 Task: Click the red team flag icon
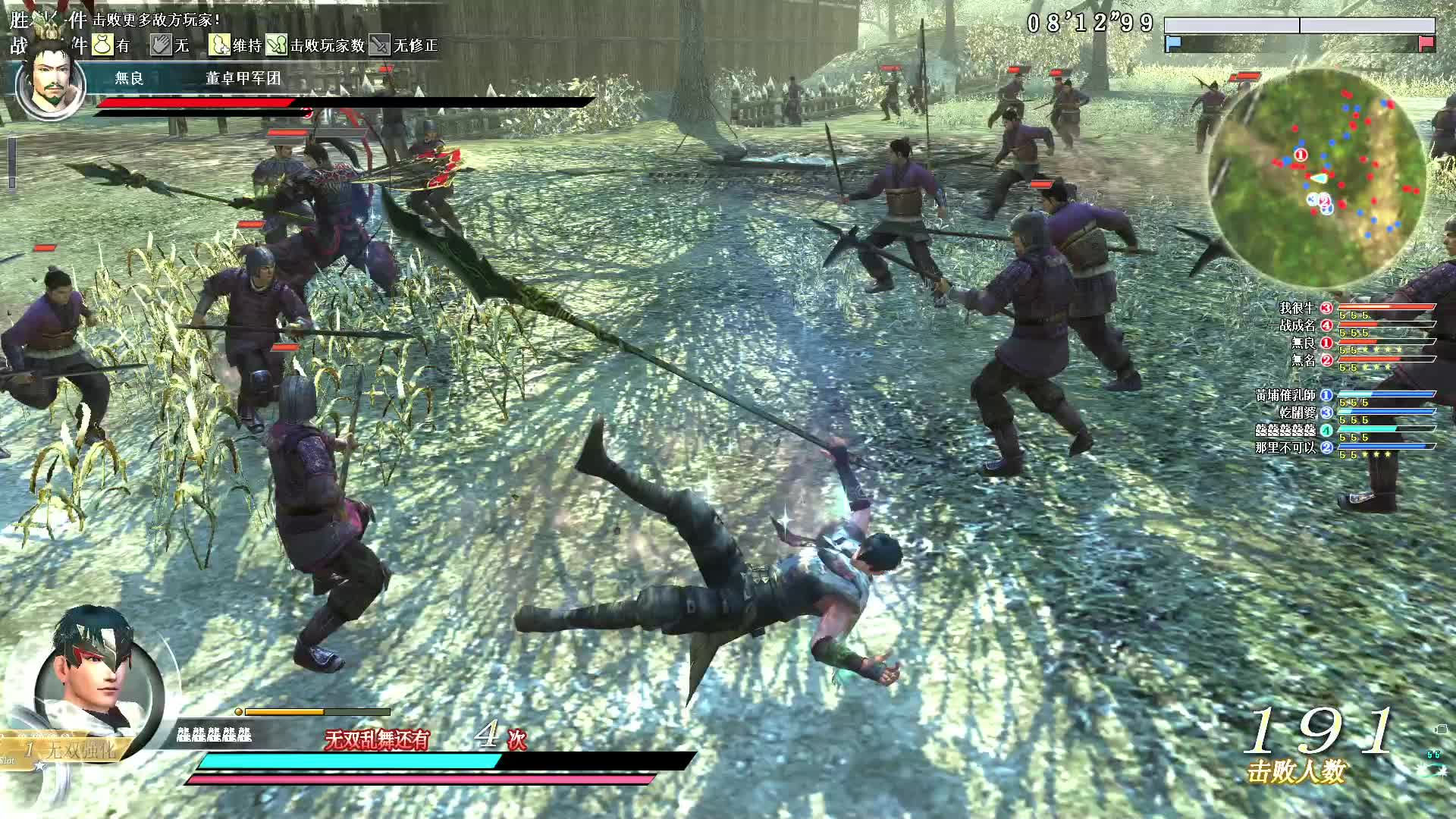coord(1426,43)
